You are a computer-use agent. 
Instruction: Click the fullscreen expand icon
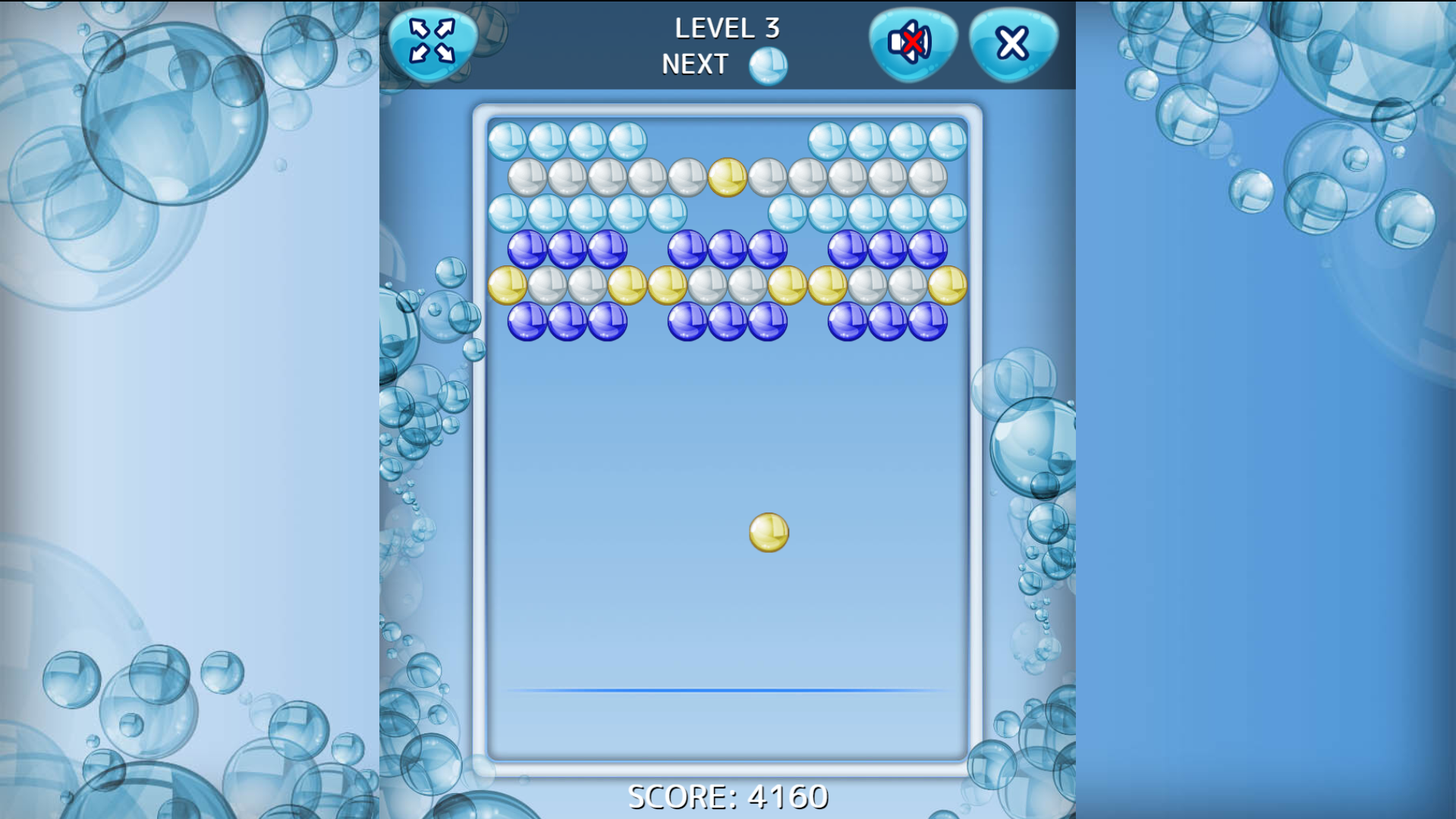tap(431, 42)
